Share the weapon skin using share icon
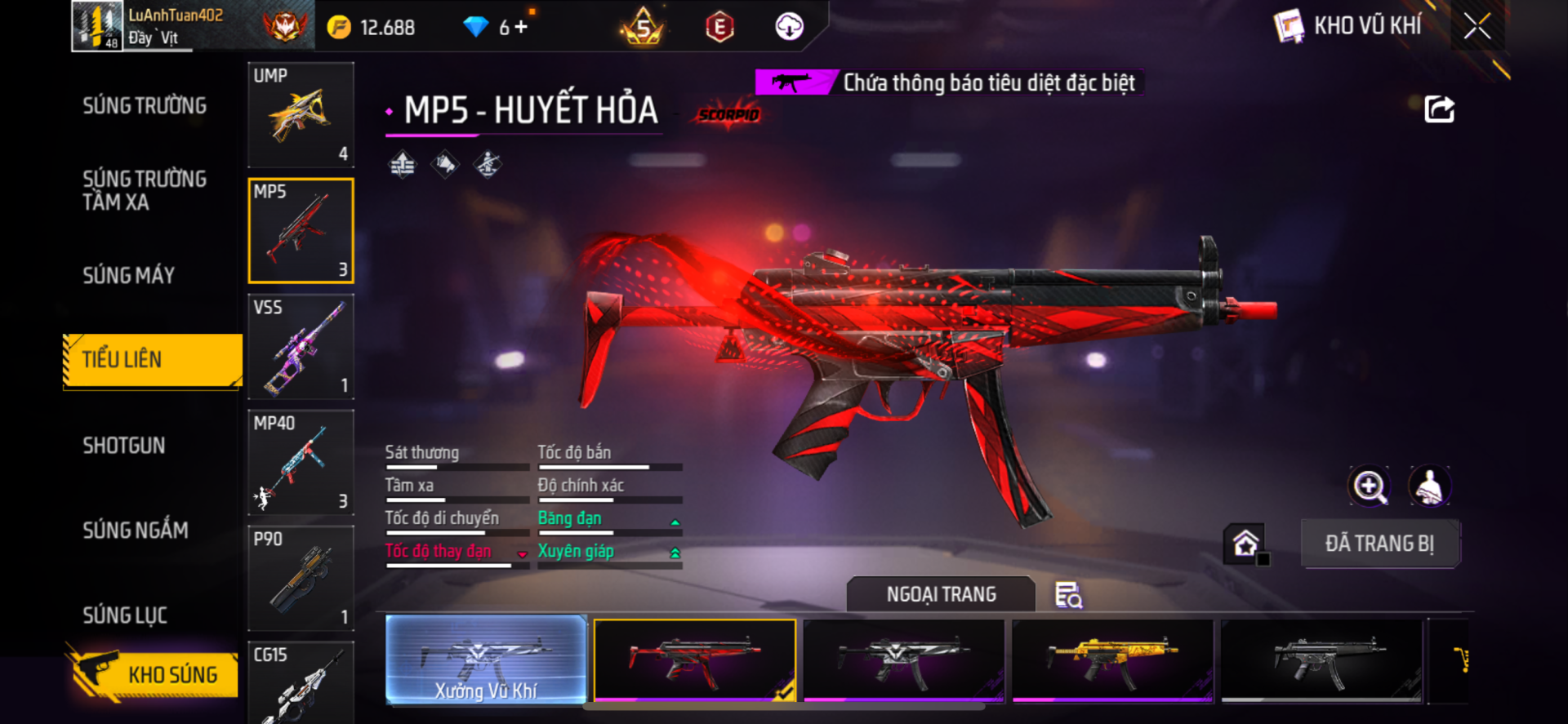This screenshot has height=724, width=1568. pyautogui.click(x=1439, y=109)
